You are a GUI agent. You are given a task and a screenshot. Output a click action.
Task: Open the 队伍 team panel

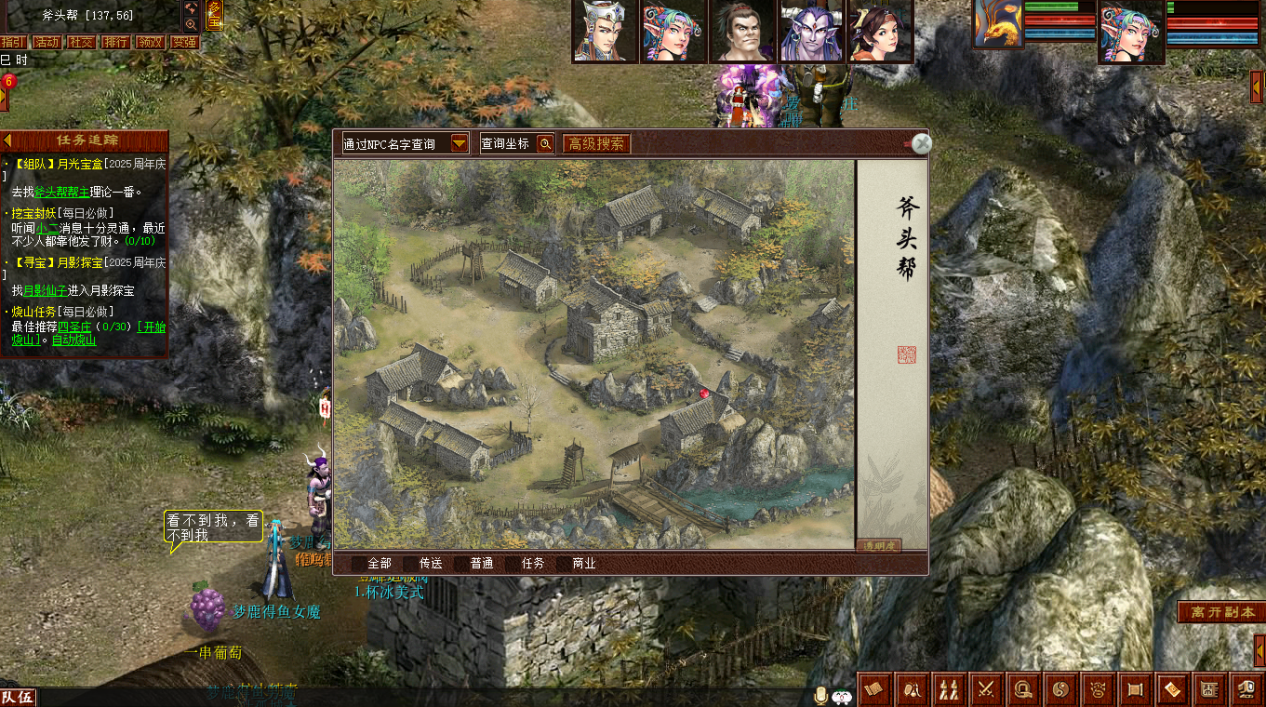point(18,697)
